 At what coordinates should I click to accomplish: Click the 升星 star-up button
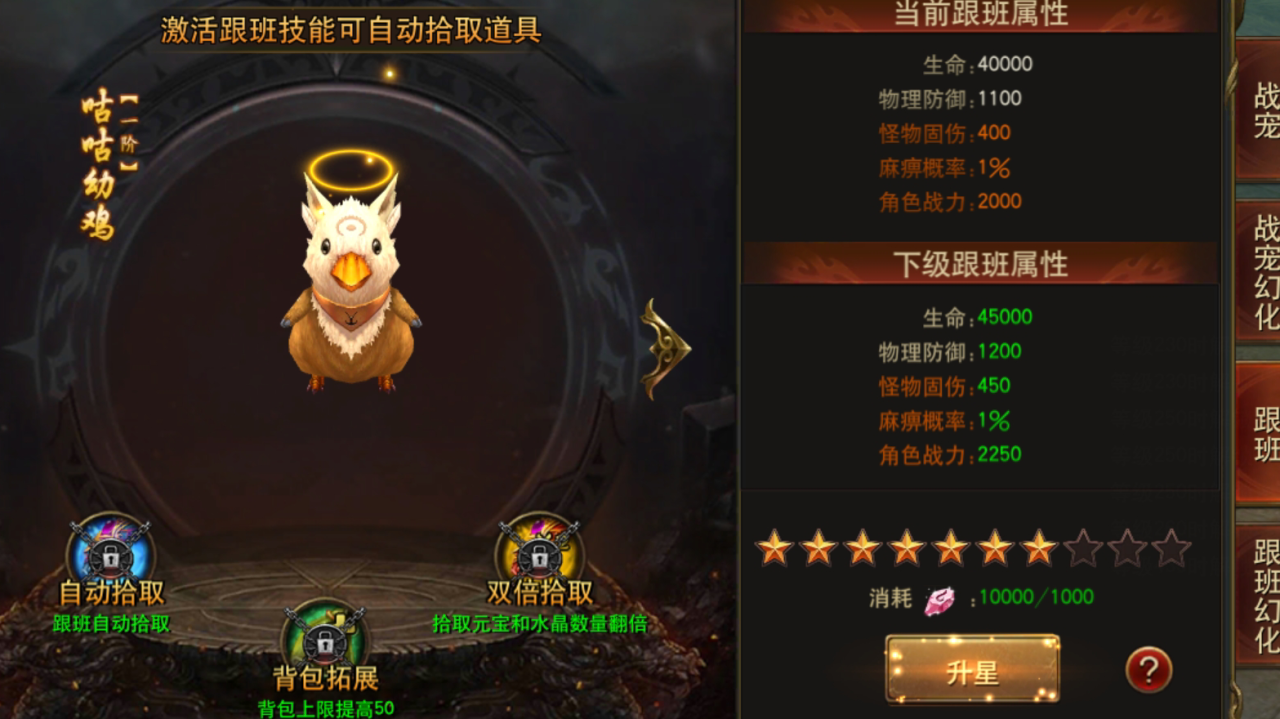click(972, 670)
